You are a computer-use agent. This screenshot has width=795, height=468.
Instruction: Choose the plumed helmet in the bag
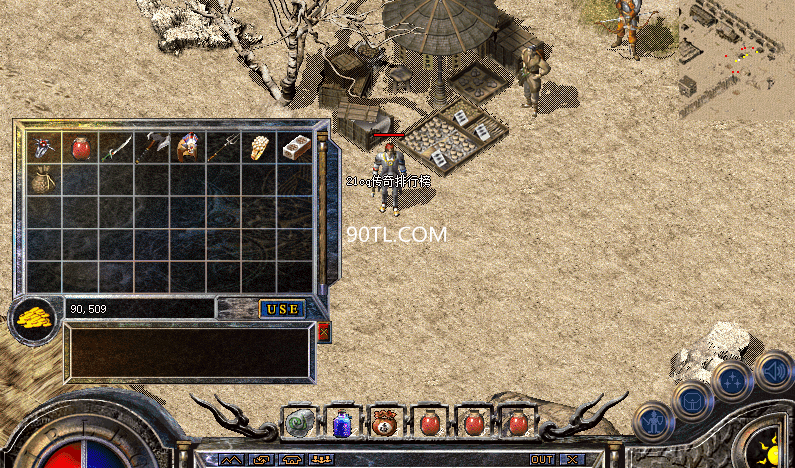coord(187,148)
